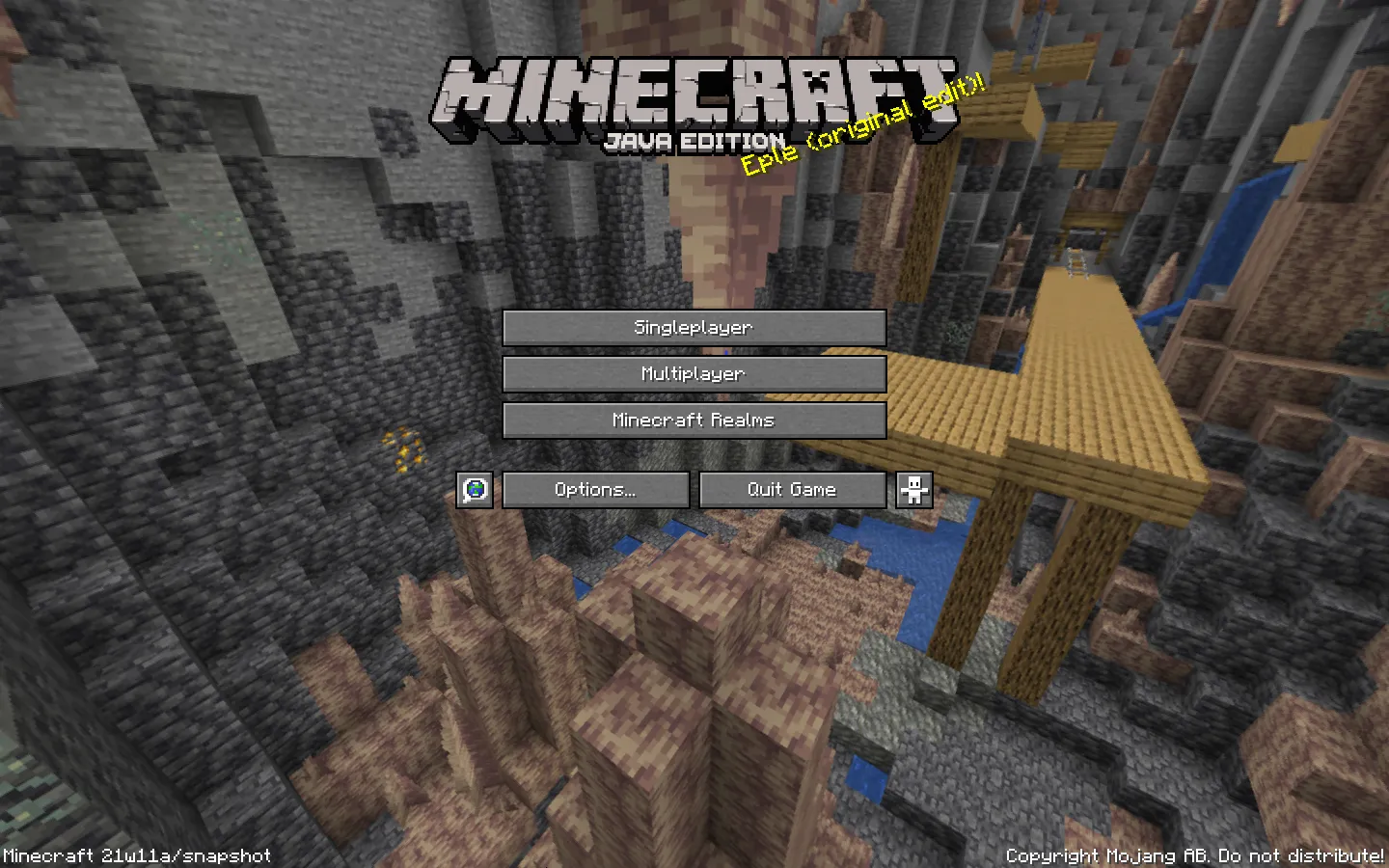Quit the game with Quit Game

[793, 490]
